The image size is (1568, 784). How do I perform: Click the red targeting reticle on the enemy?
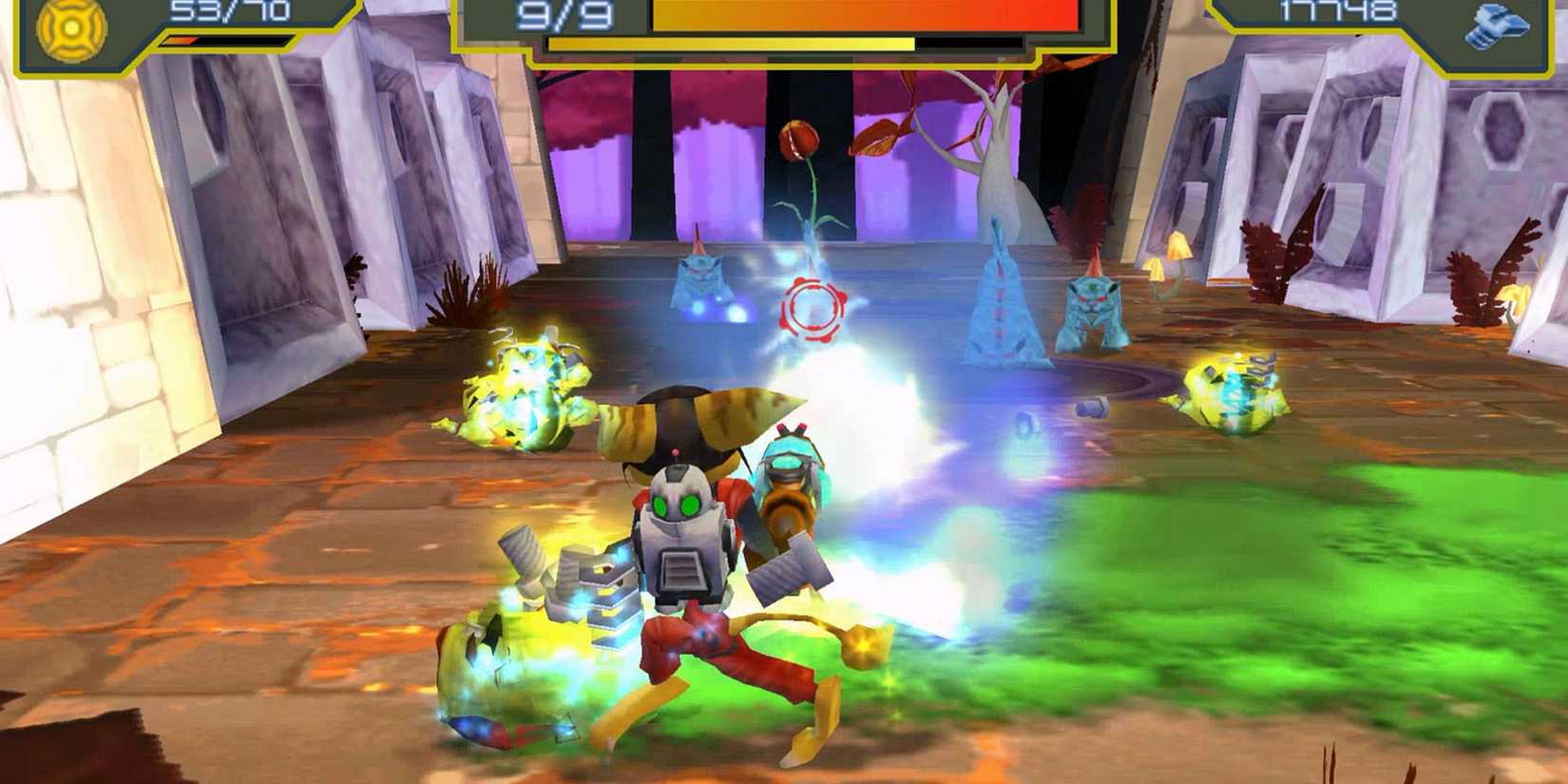811,304
